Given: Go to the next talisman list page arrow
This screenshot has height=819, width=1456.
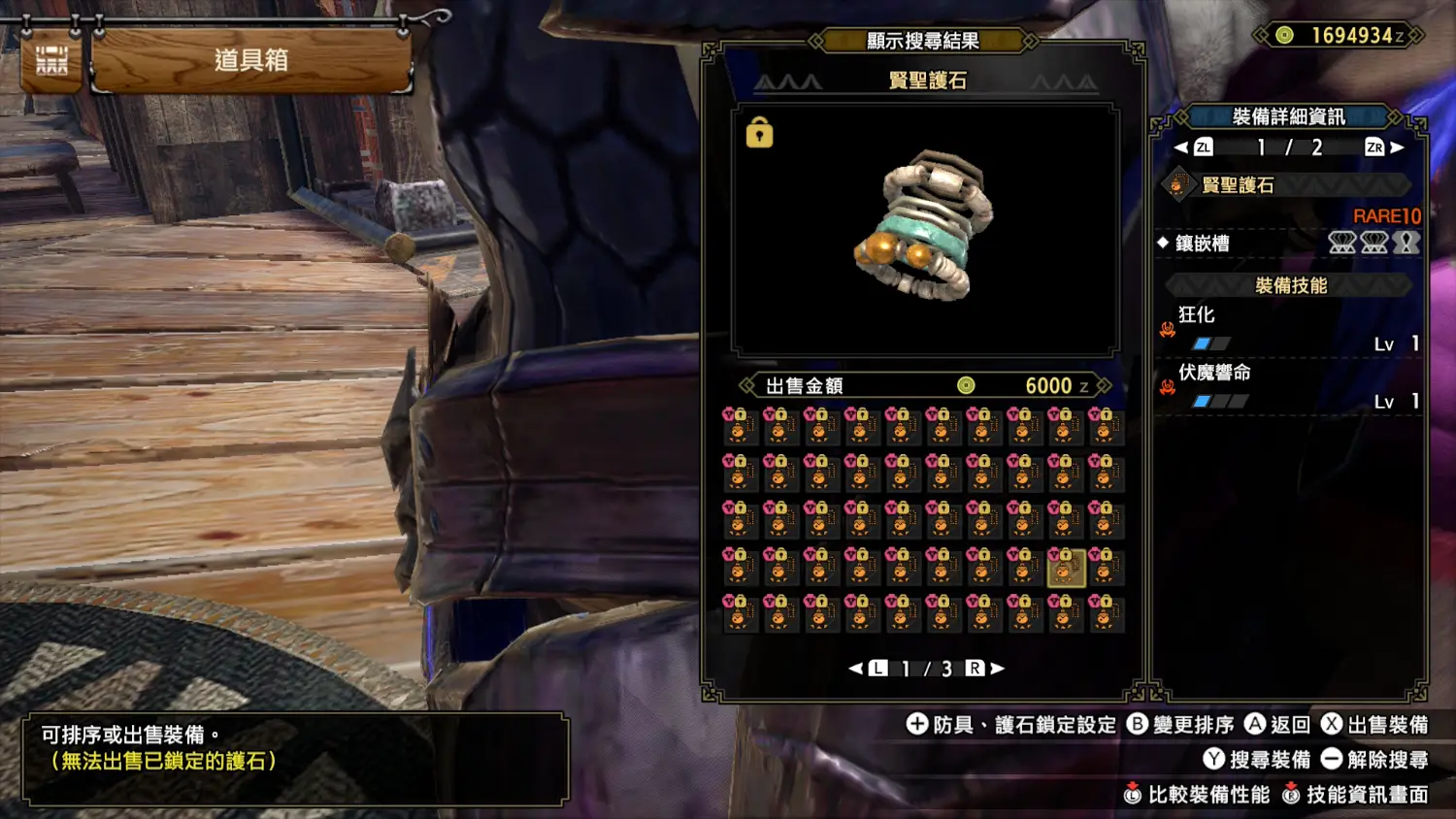Looking at the screenshot, I should click(998, 669).
